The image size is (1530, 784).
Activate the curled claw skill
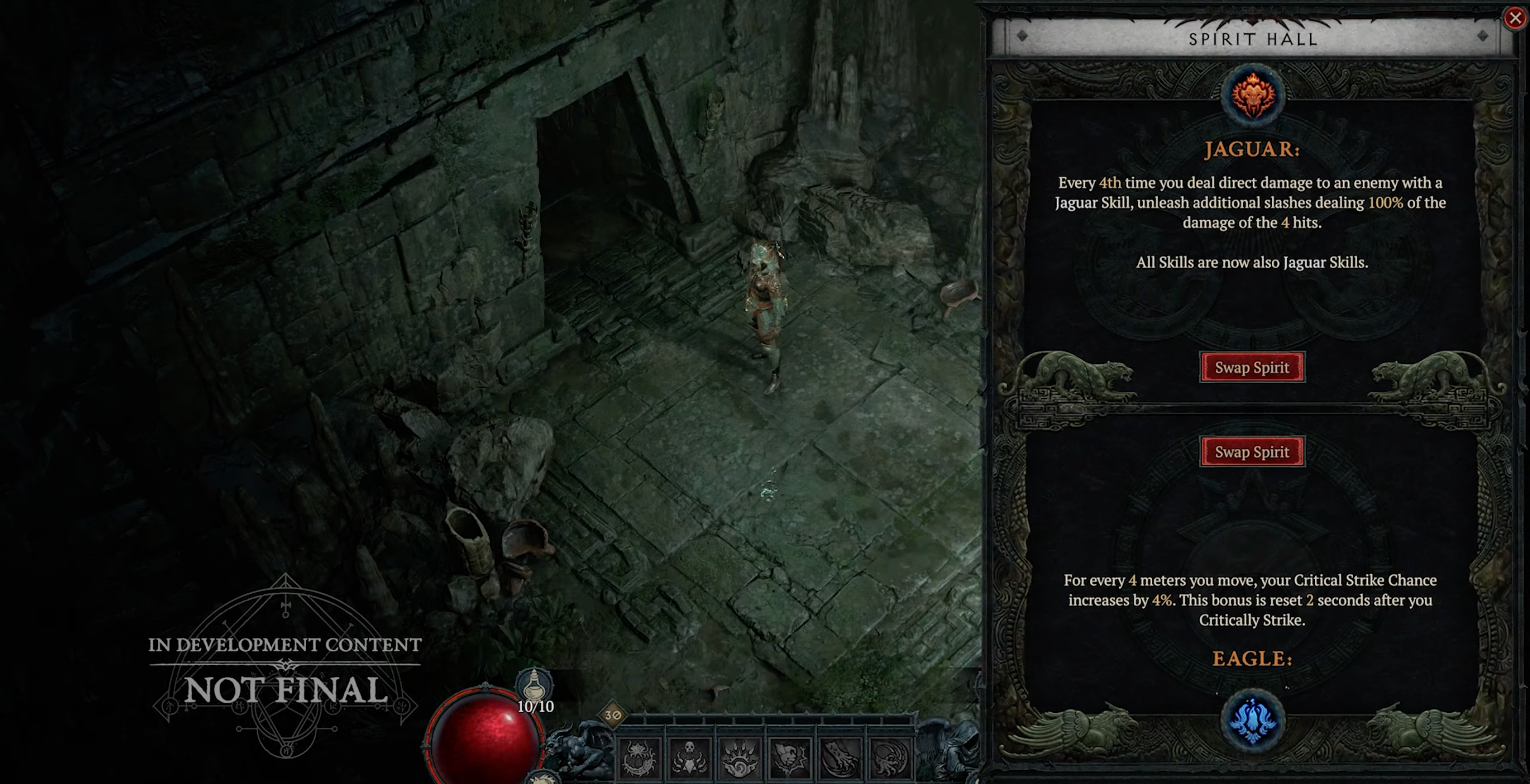(890, 758)
